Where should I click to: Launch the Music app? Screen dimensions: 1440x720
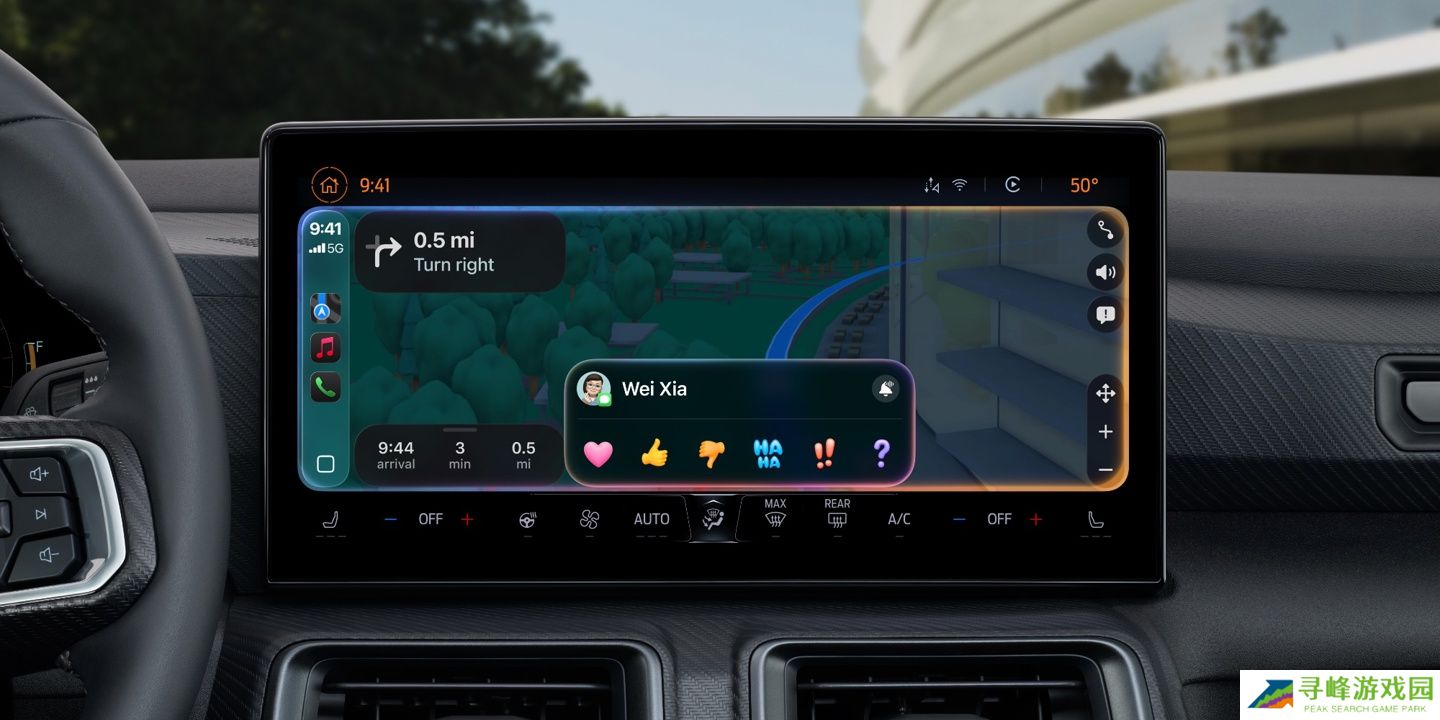pyautogui.click(x=325, y=348)
